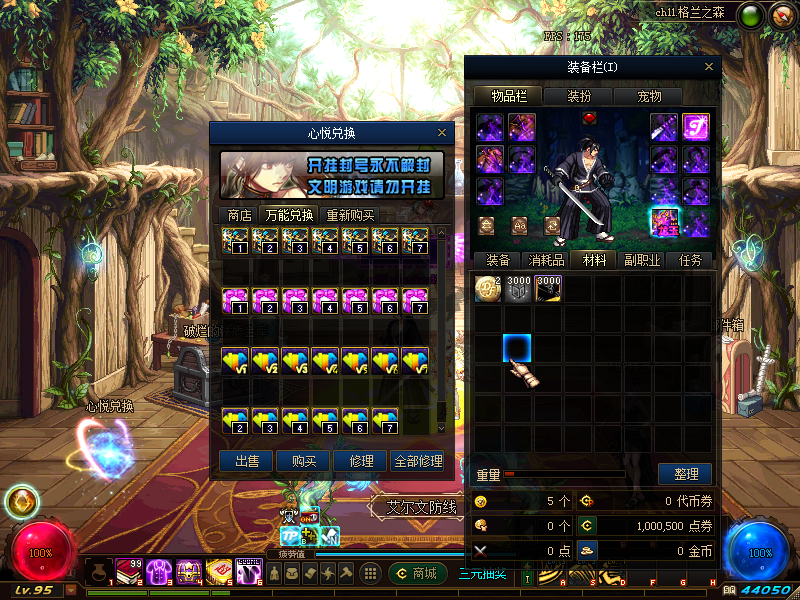The width and height of the screenshot is (800, 600).
Task: Show the 消耗品 consumables category
Action: pyautogui.click(x=545, y=260)
